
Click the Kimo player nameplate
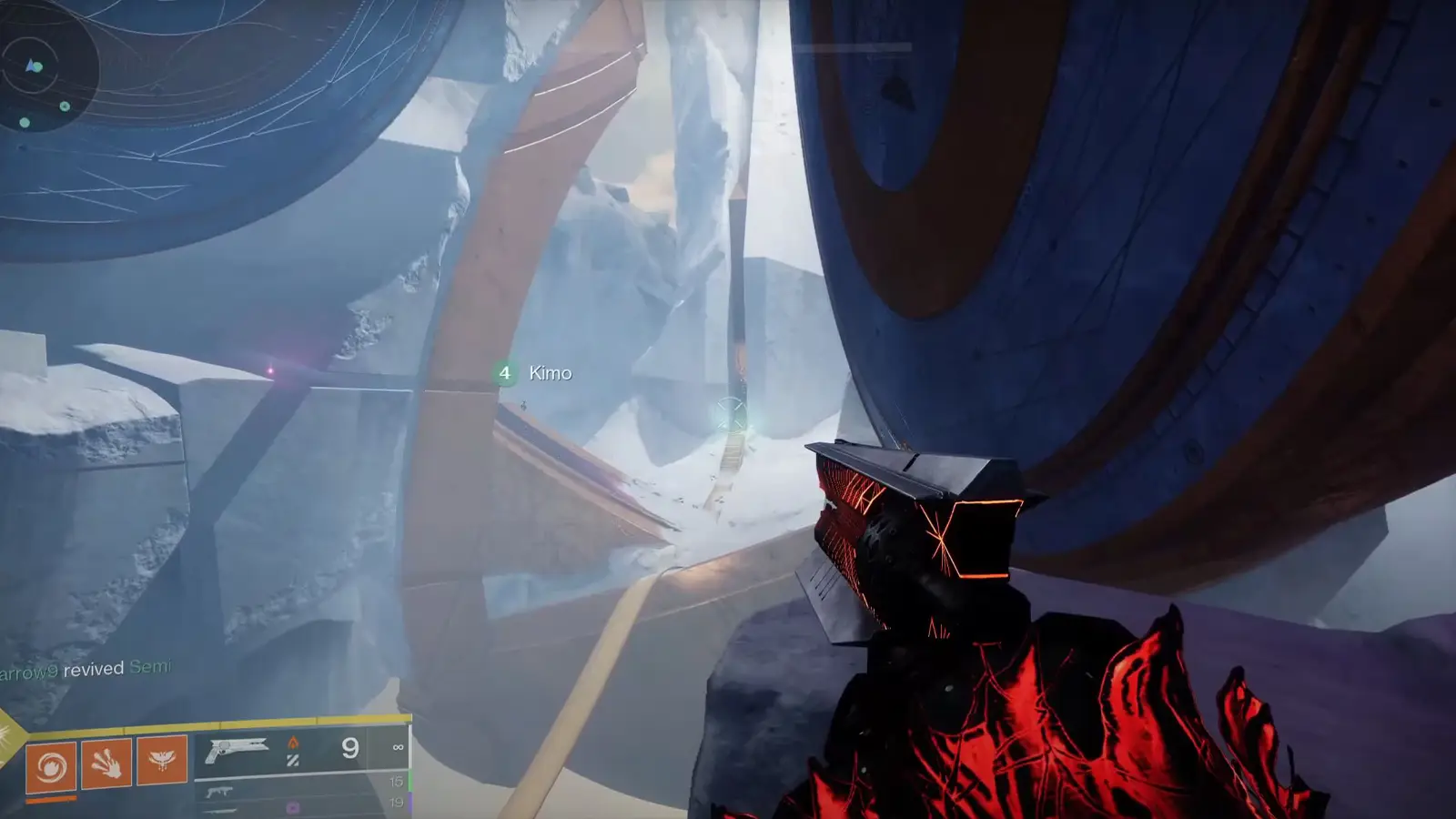(x=550, y=373)
